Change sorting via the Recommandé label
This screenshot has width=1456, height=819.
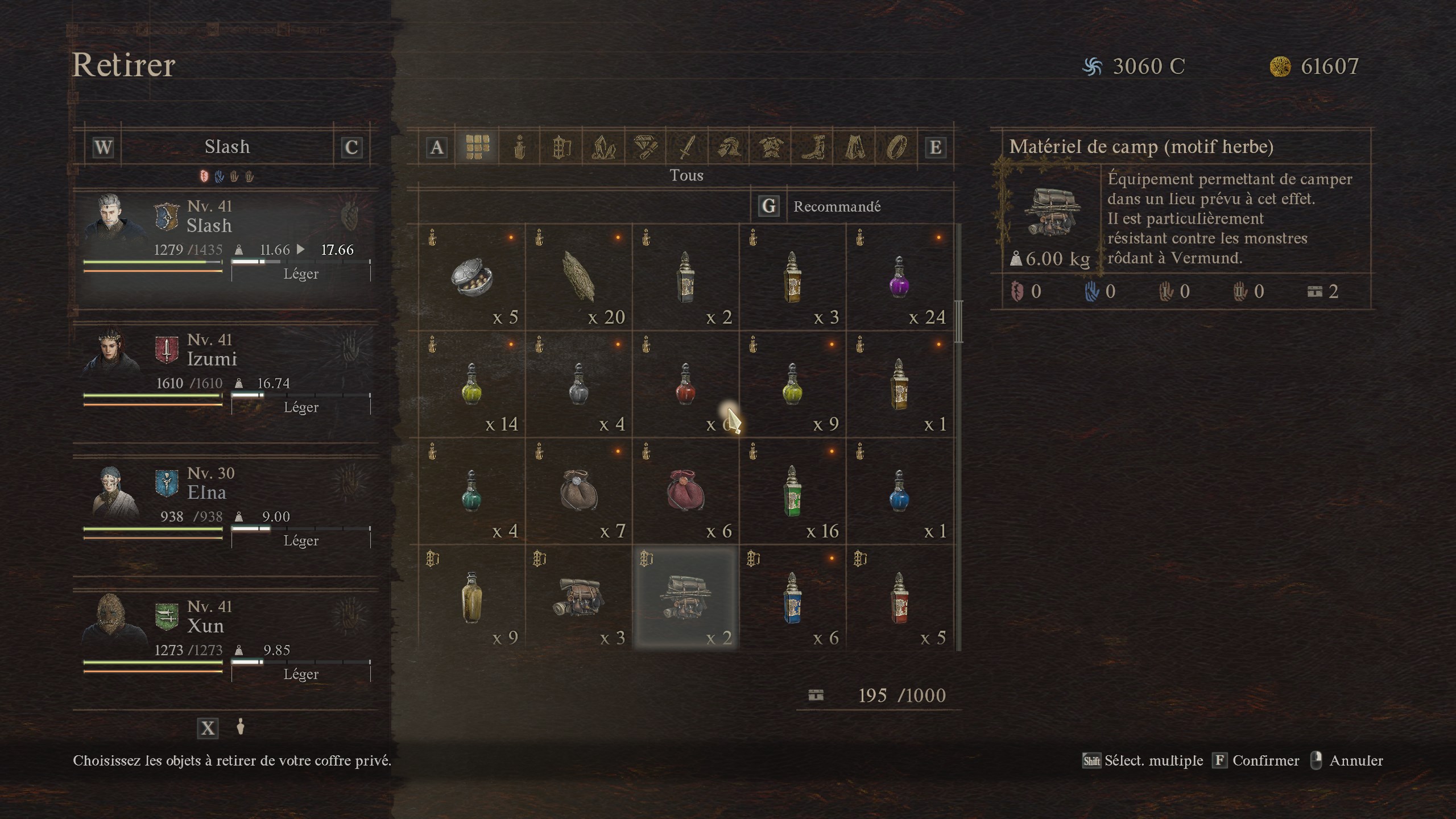[837, 206]
